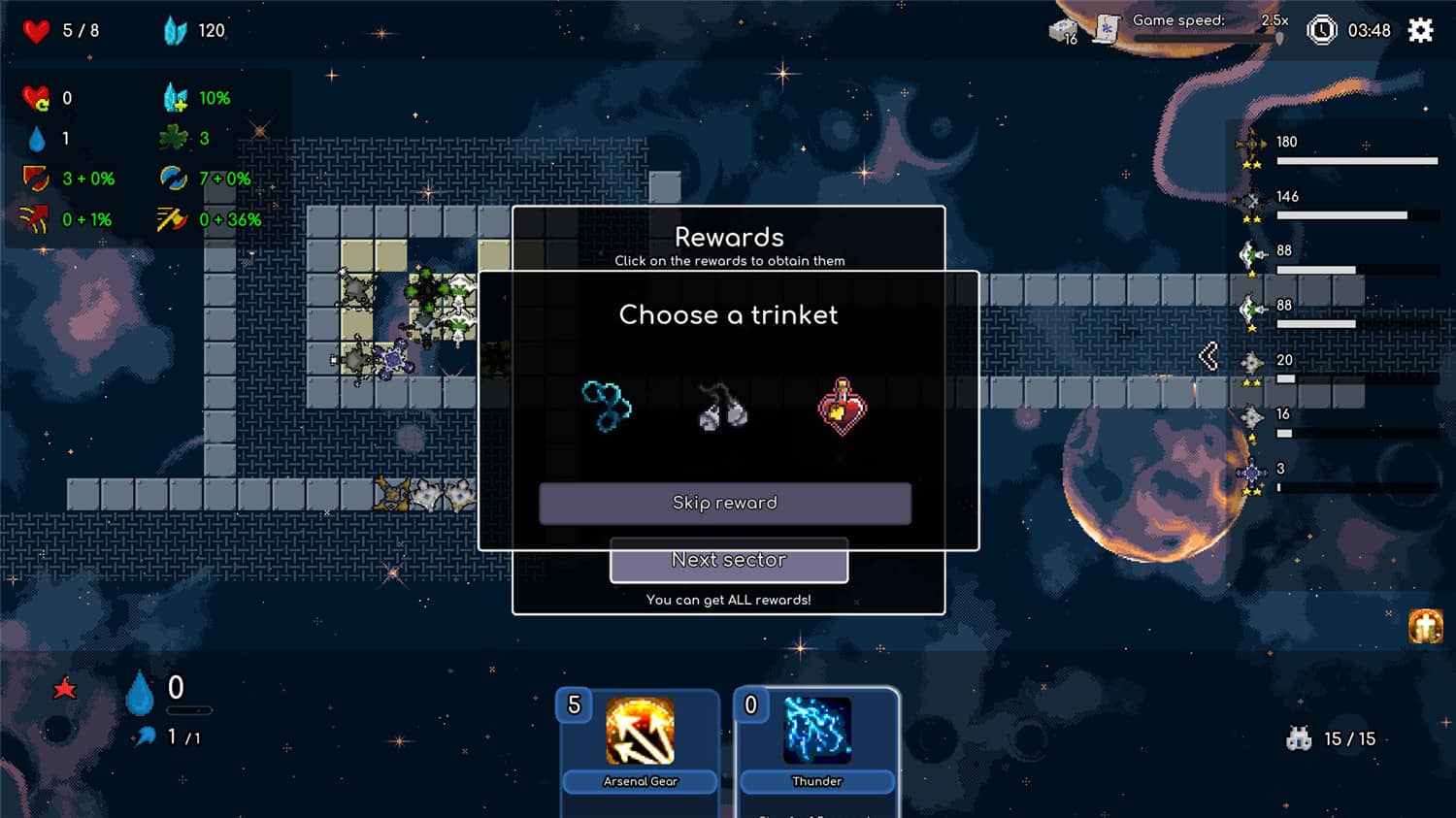
Task: Choose the heart potion trinket
Action: [843, 408]
